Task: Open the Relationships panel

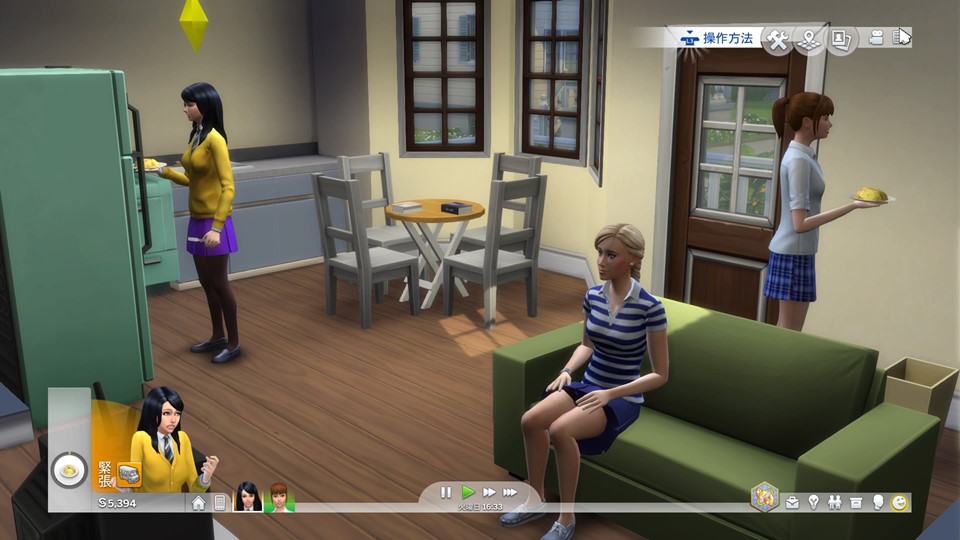Action: tap(833, 503)
